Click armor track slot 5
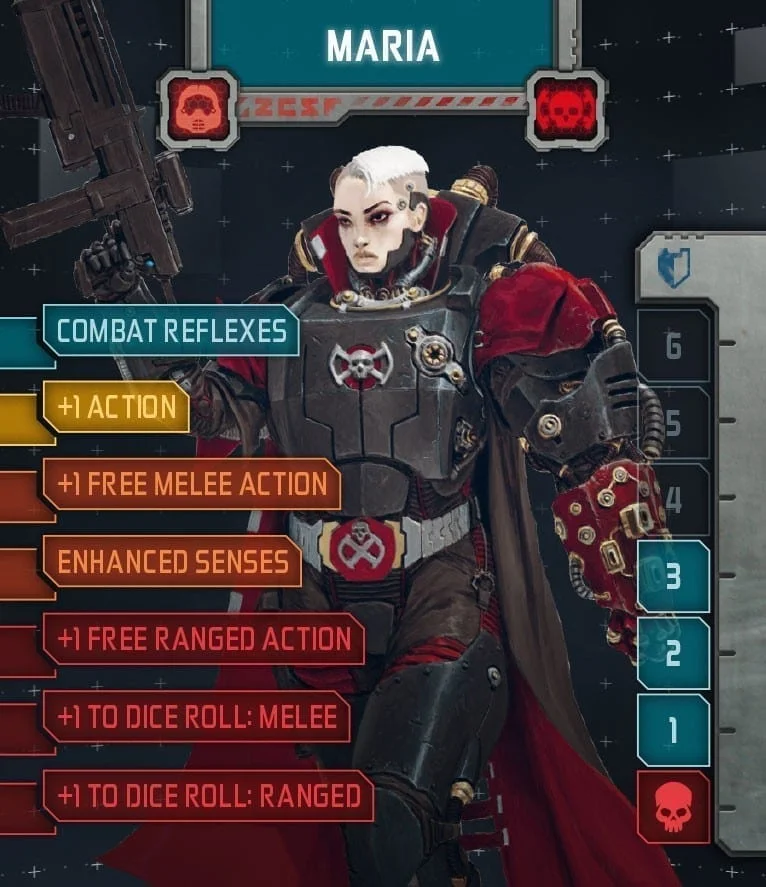Image resolution: width=766 pixels, height=887 pixels. (x=673, y=423)
